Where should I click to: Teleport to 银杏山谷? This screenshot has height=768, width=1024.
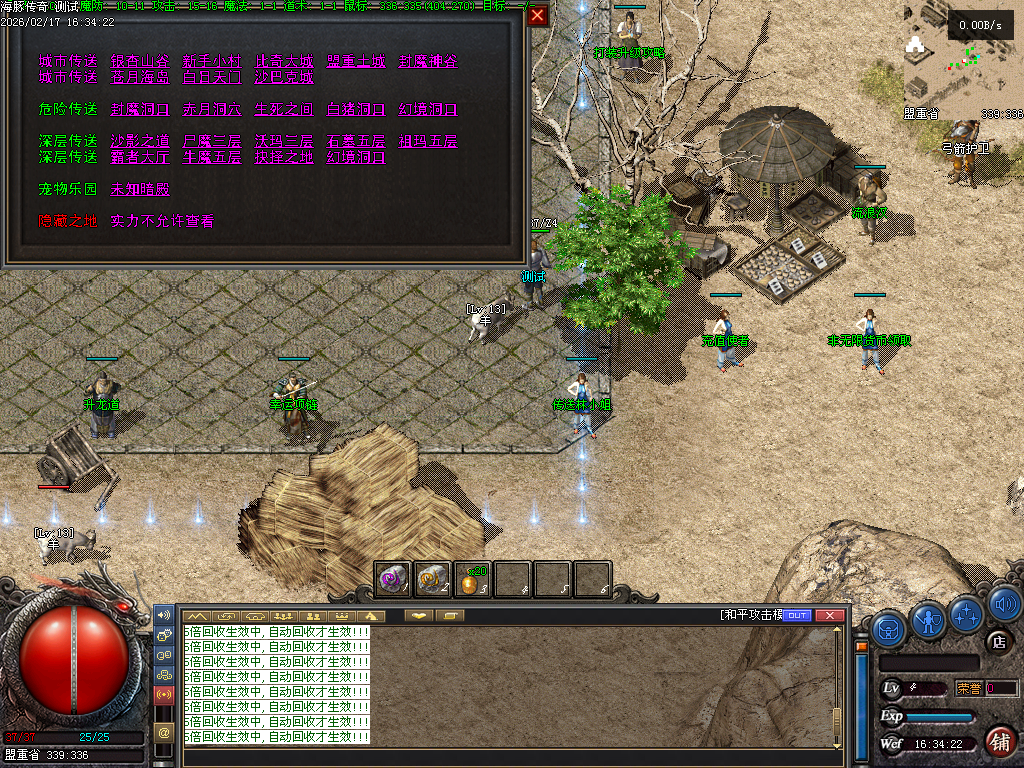click(140, 61)
